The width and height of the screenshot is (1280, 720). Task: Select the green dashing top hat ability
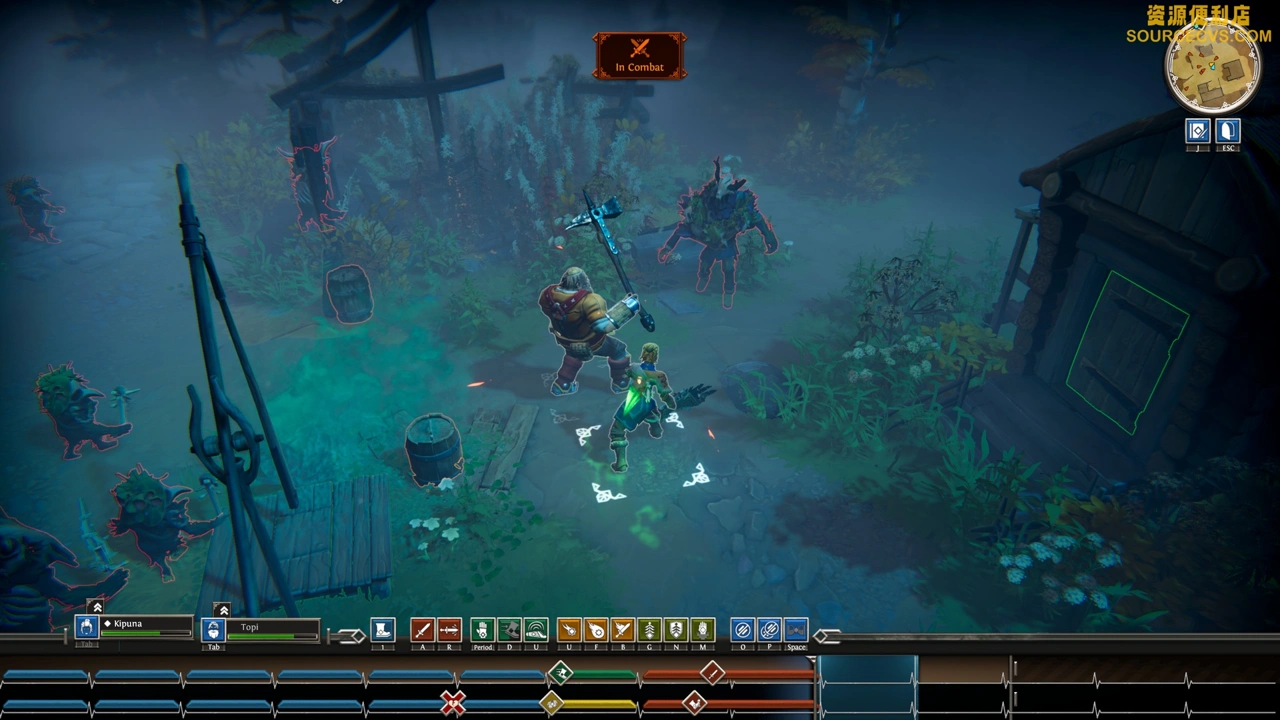point(509,630)
